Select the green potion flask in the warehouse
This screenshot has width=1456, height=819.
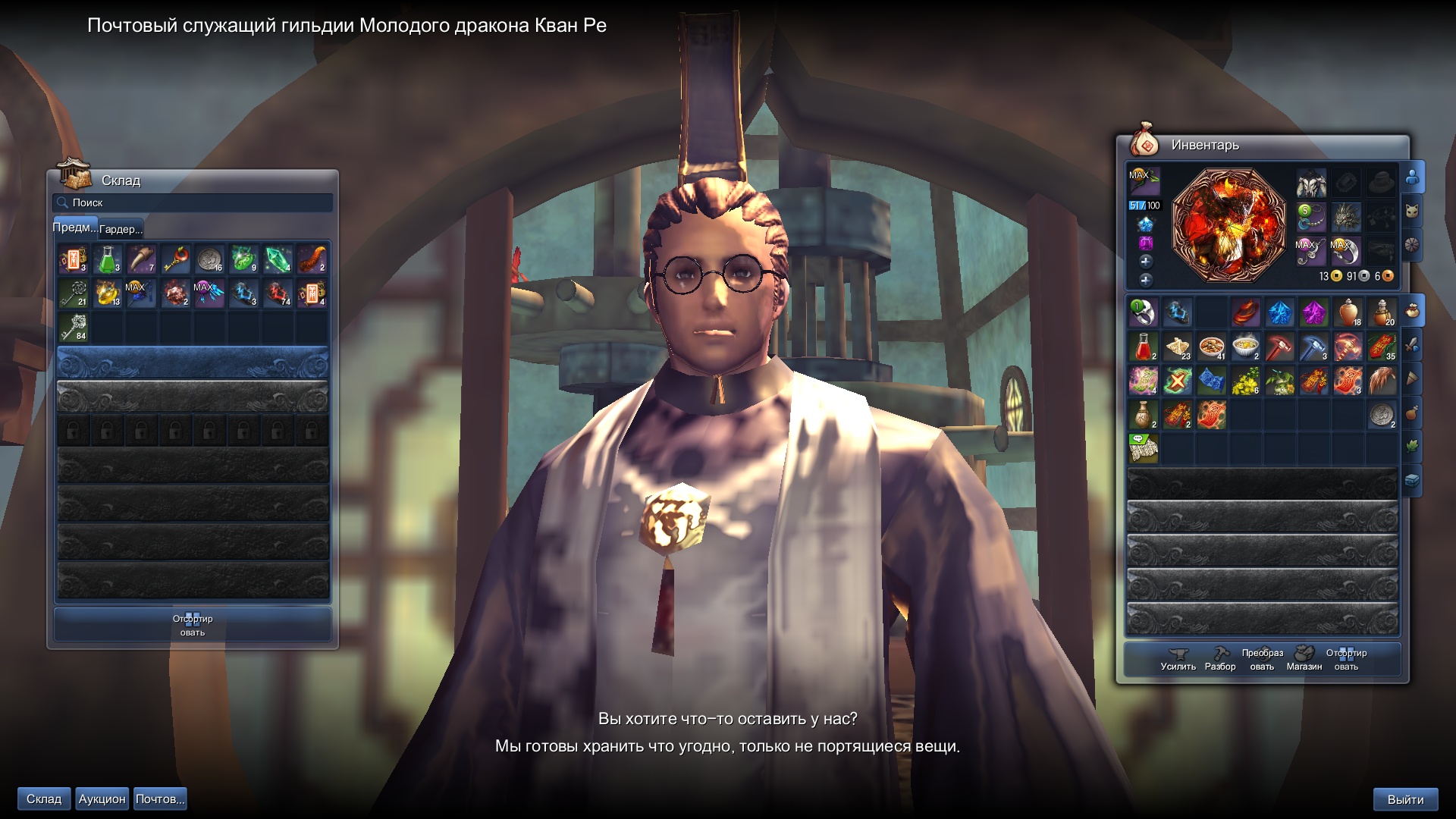(108, 259)
